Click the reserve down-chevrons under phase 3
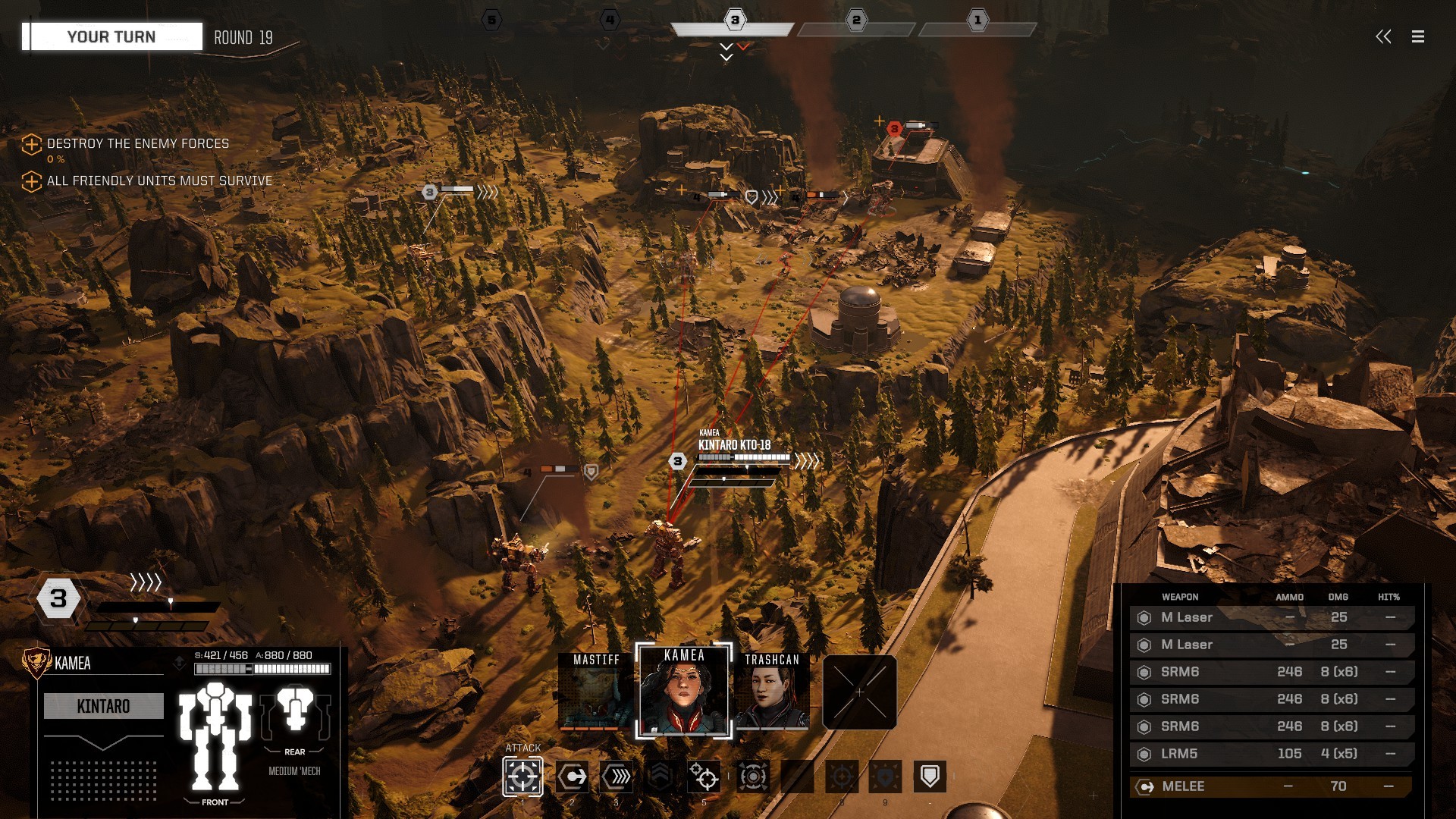 pyautogui.click(x=725, y=50)
